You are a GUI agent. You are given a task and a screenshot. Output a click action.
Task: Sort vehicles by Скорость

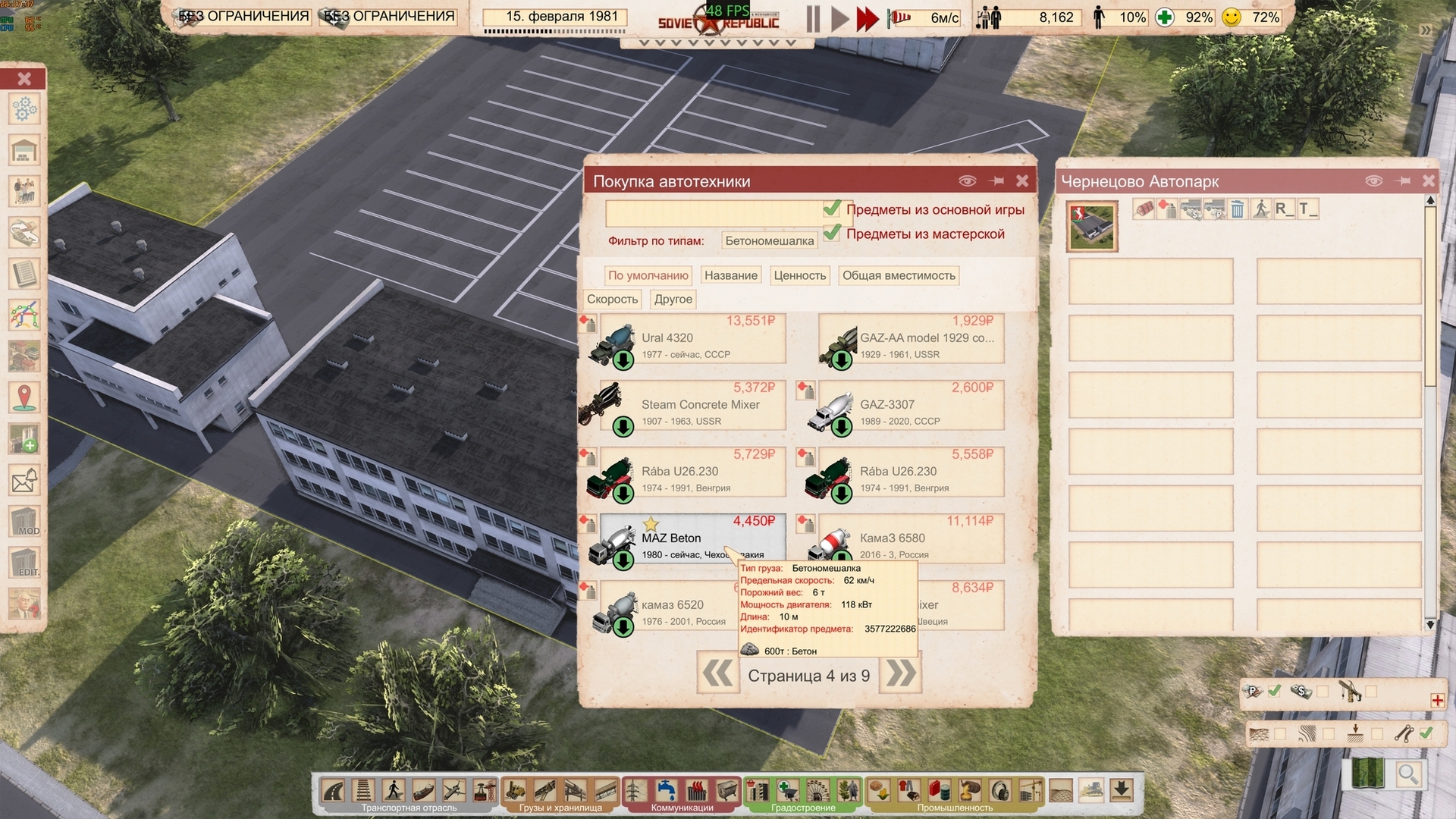point(612,300)
